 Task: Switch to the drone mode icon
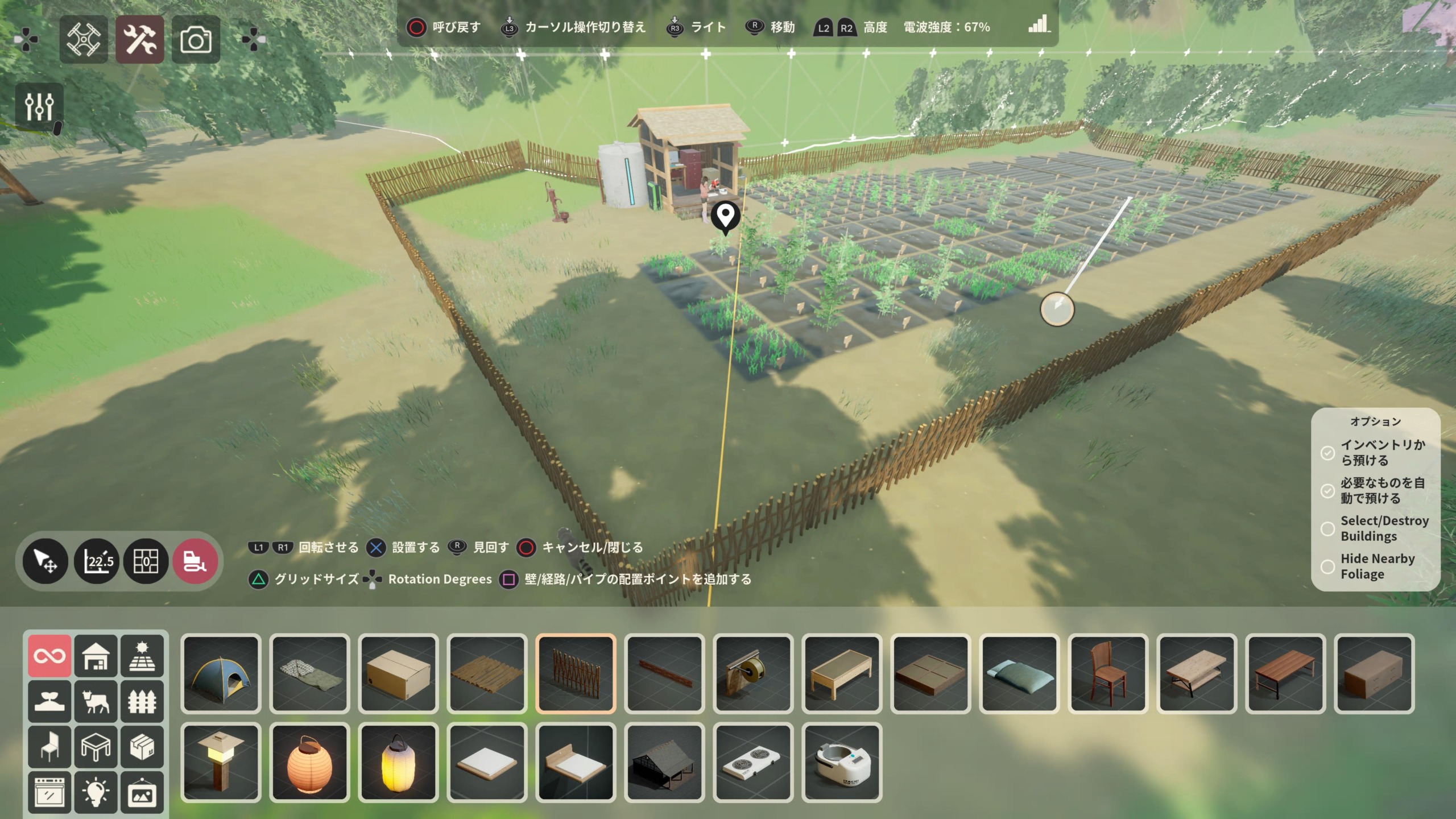[84, 39]
